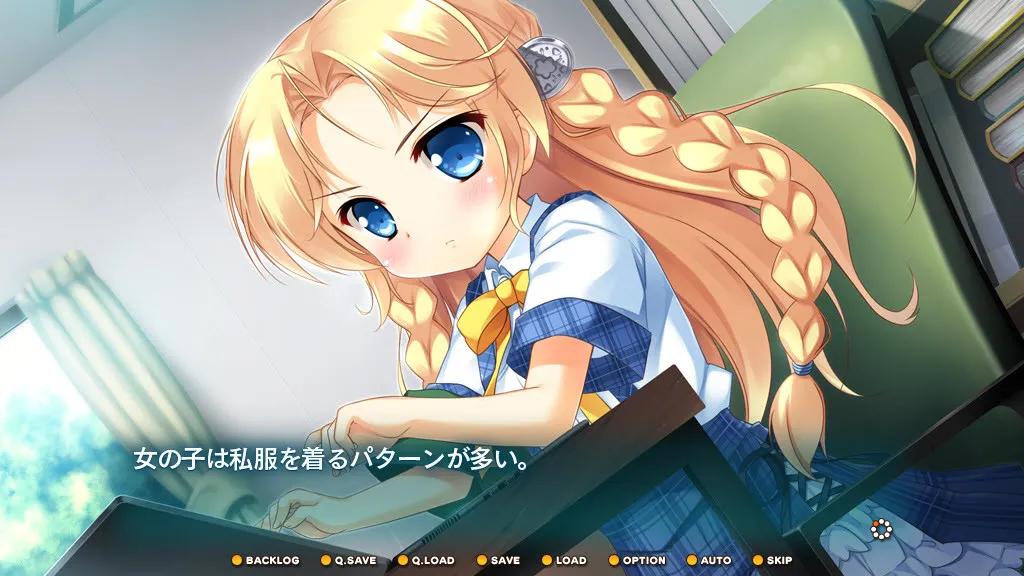The width and height of the screenshot is (1024, 576).
Task: Activate Q.LOAD quick load
Action: pyautogui.click(x=428, y=561)
